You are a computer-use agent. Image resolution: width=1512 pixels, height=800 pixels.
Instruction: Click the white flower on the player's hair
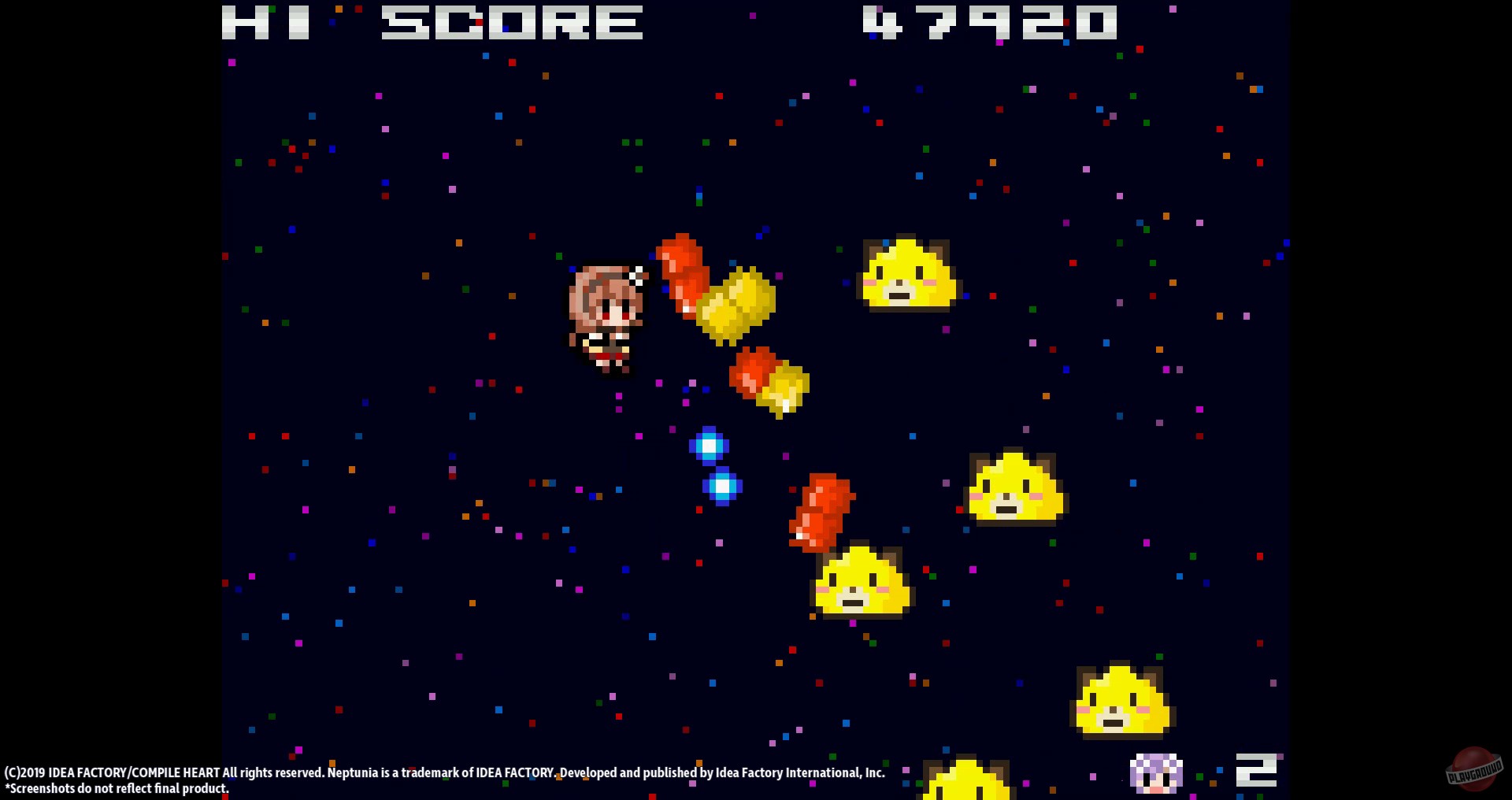coord(635,275)
